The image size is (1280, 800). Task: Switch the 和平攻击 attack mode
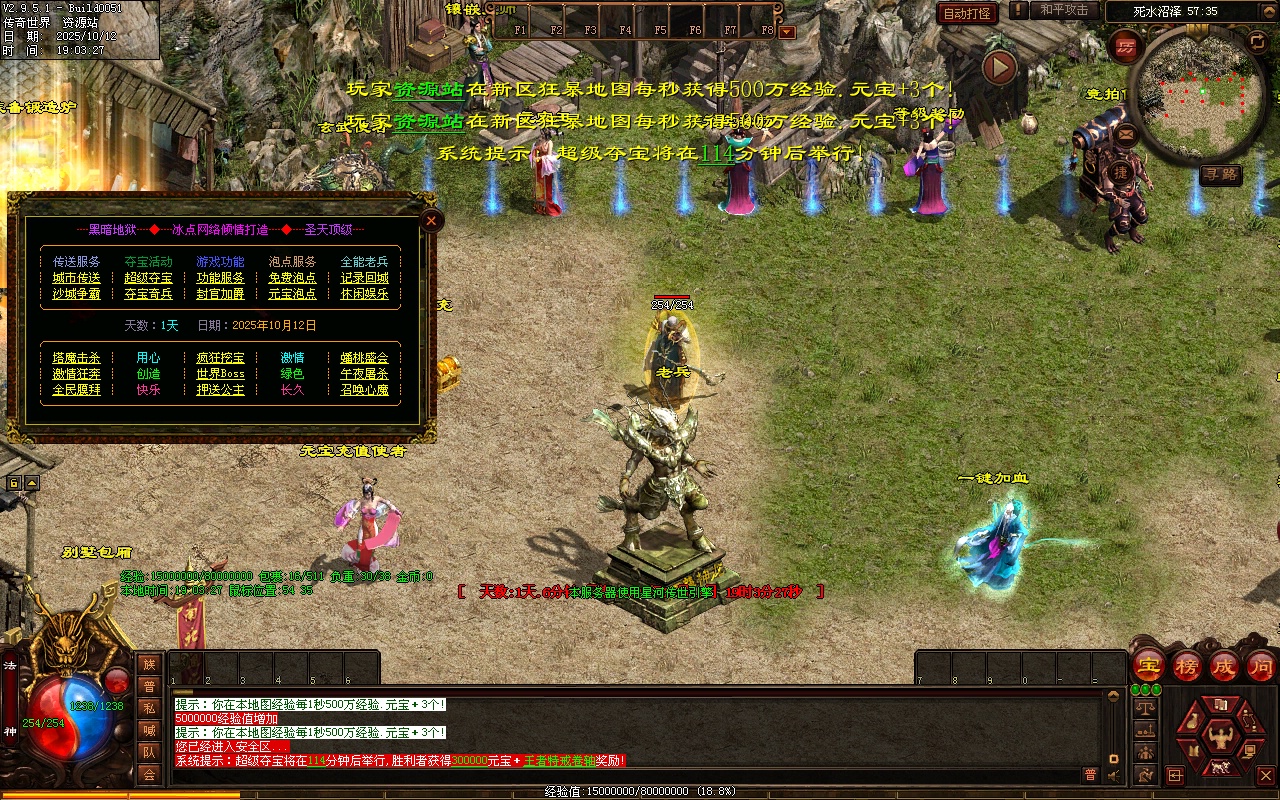point(1064,10)
